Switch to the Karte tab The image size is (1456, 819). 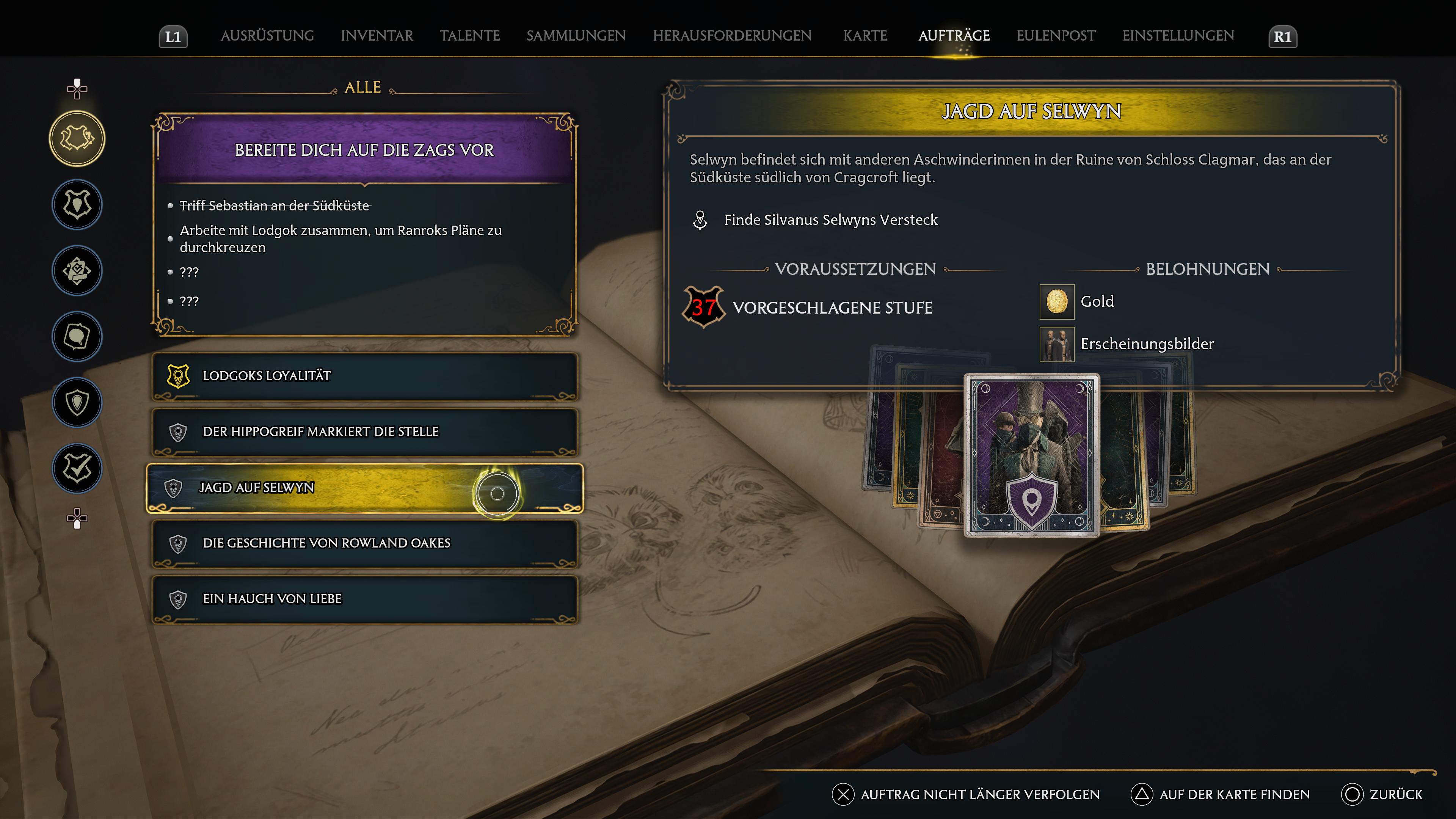(x=865, y=36)
